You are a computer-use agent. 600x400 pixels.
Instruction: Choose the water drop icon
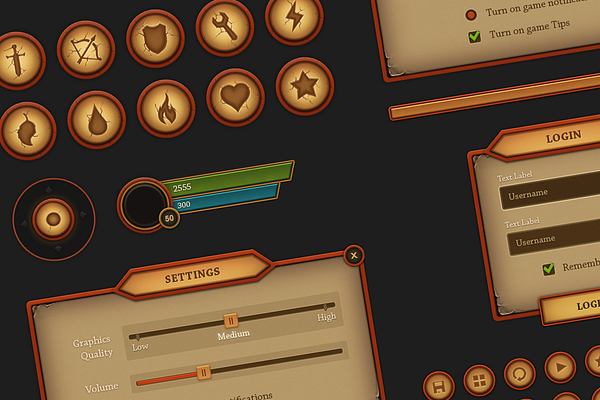[x=97, y=119]
